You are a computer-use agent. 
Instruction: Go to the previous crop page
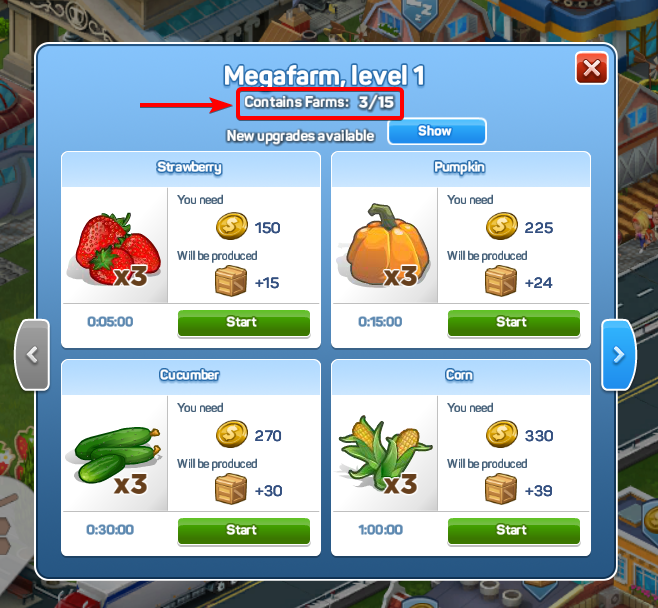(x=32, y=354)
